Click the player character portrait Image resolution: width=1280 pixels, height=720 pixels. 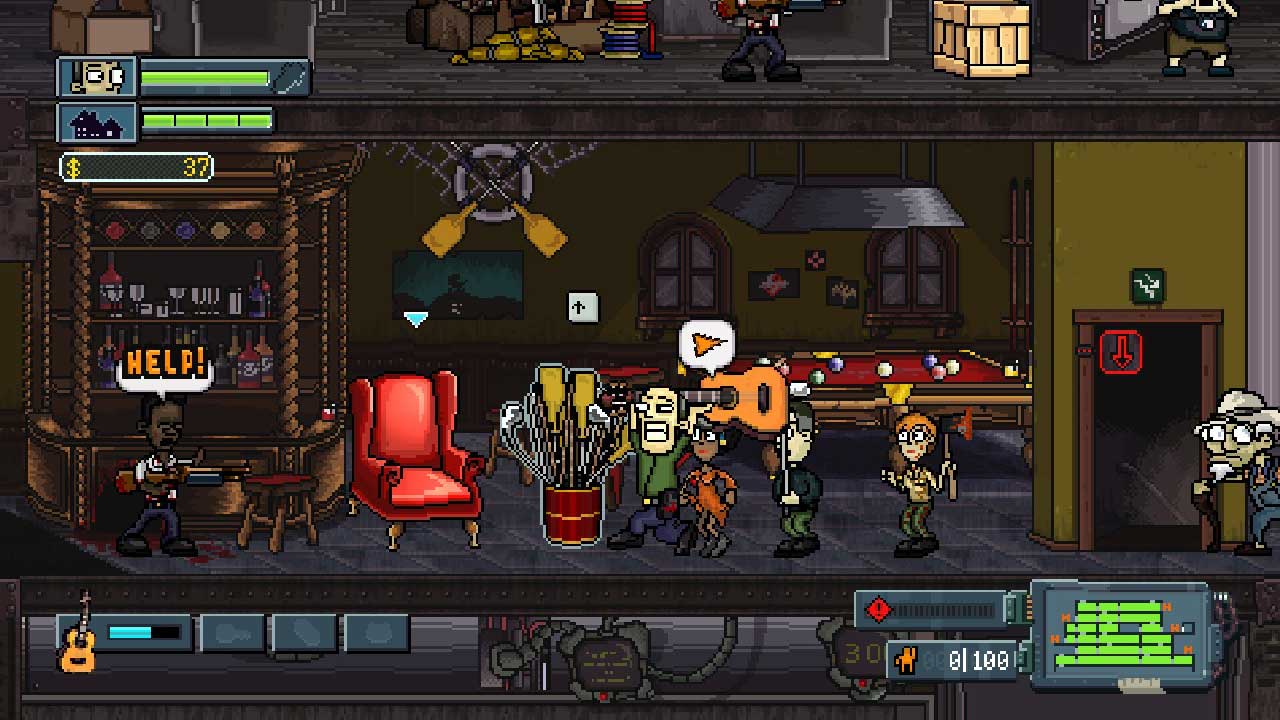pyautogui.click(x=97, y=77)
